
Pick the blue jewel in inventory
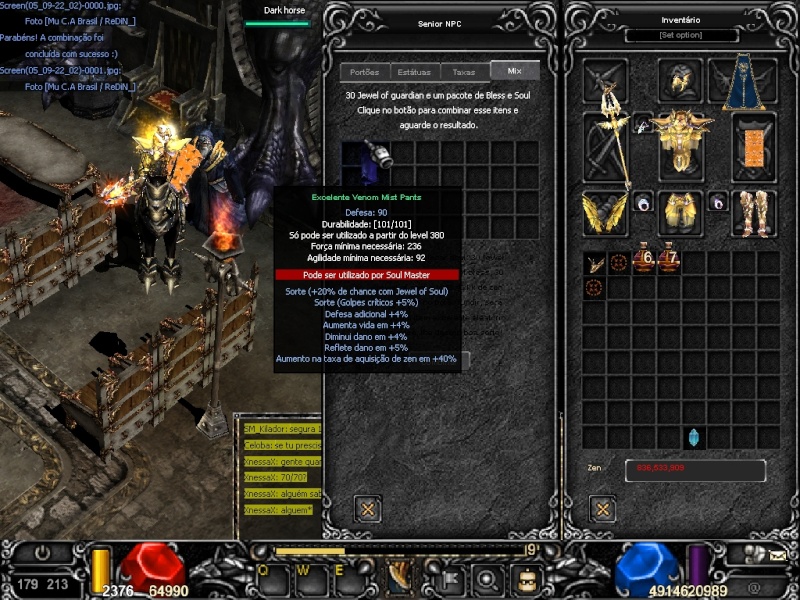click(x=694, y=437)
